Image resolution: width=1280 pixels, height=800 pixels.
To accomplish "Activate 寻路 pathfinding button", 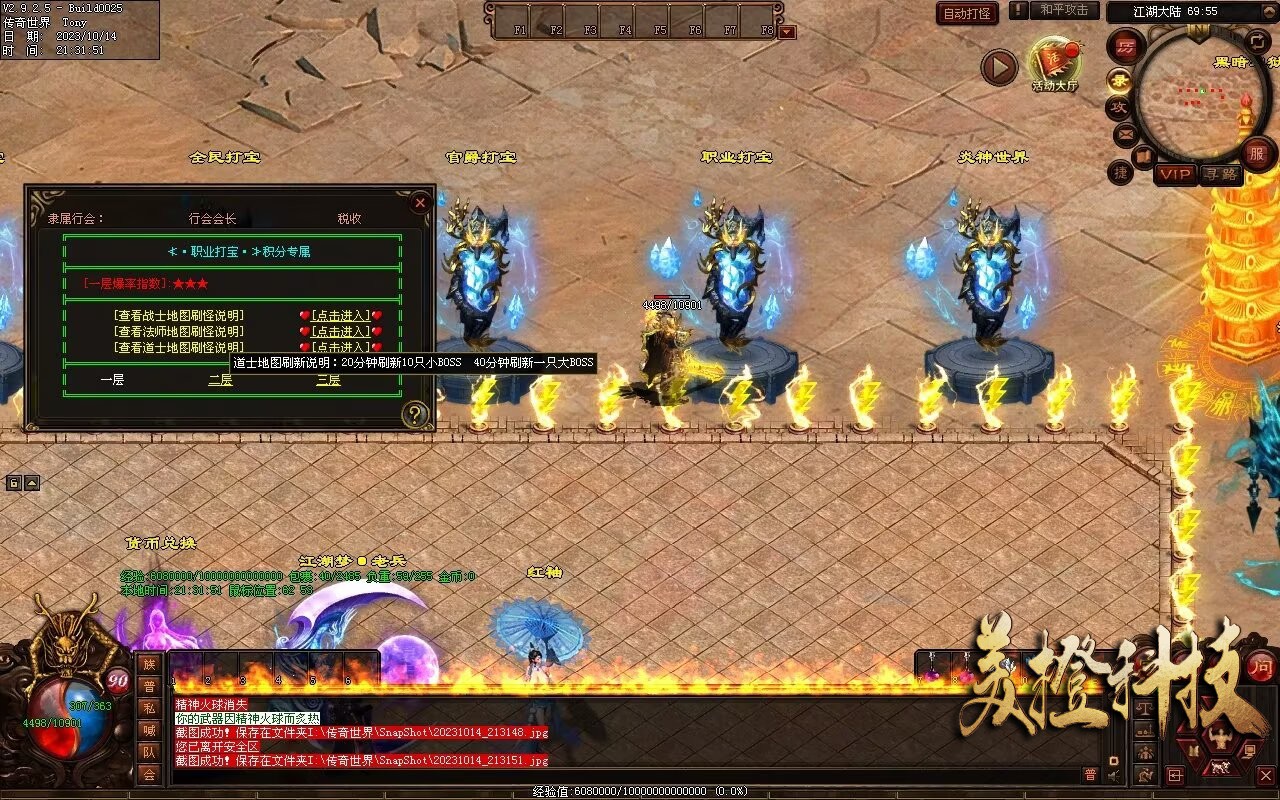I will (x=1220, y=175).
